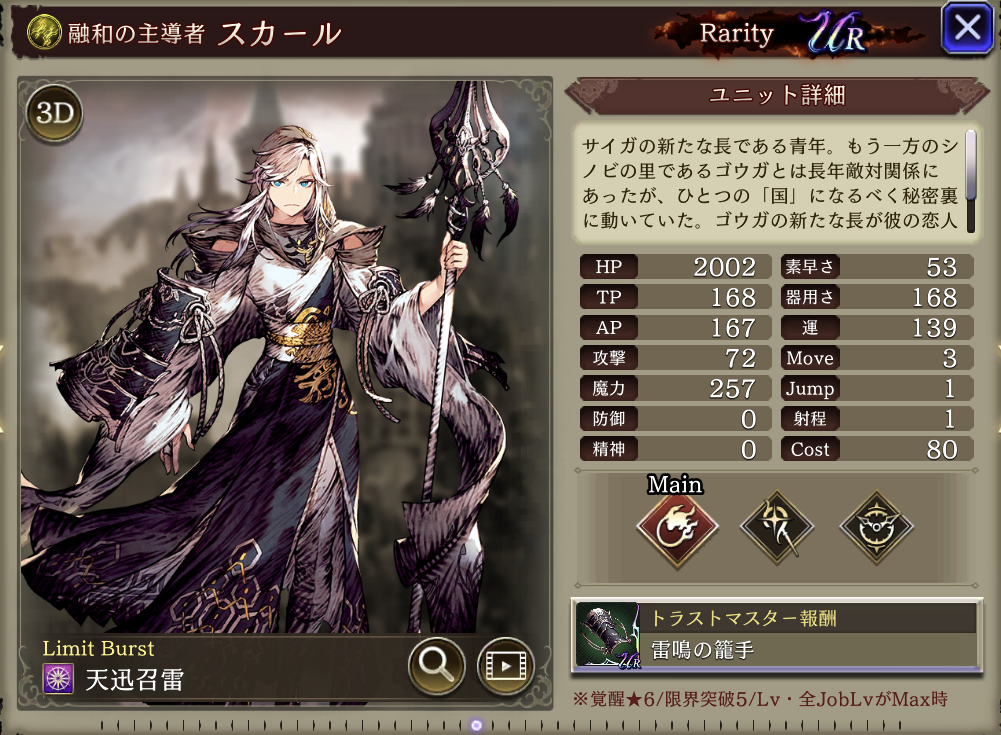Close the unit details window

(967, 28)
